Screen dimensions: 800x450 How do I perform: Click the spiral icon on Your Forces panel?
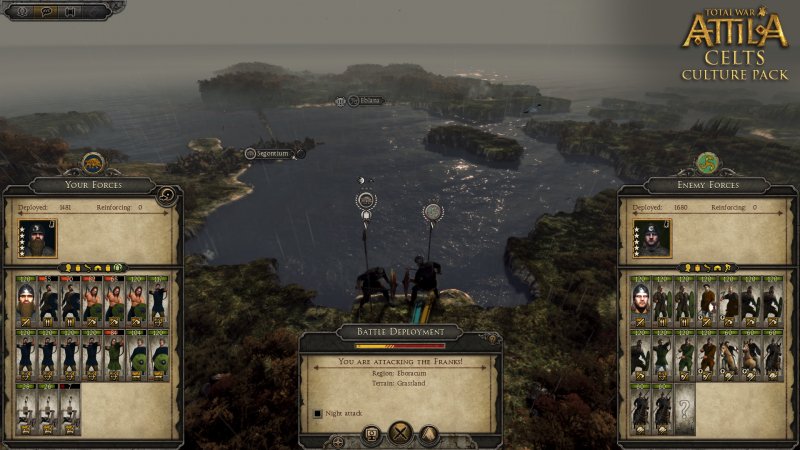click(168, 195)
